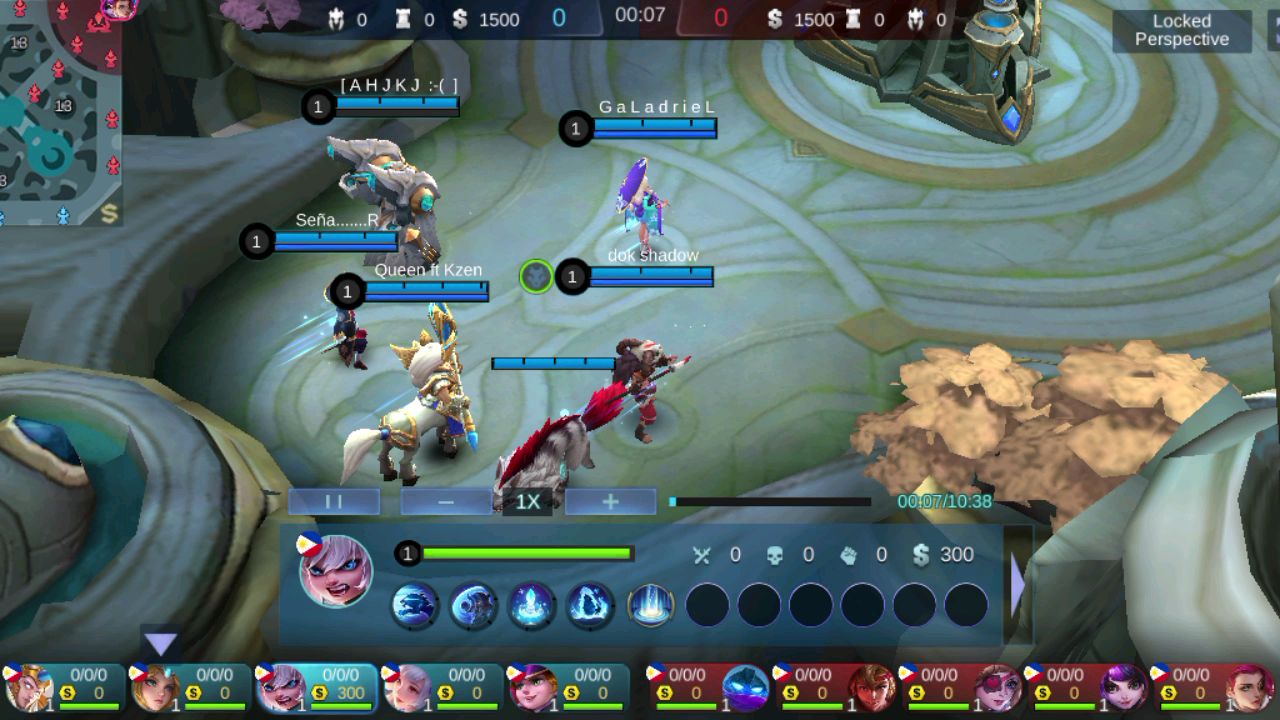Seek along the replay progress bar
Screen dimensions: 1280x720
click(770, 502)
